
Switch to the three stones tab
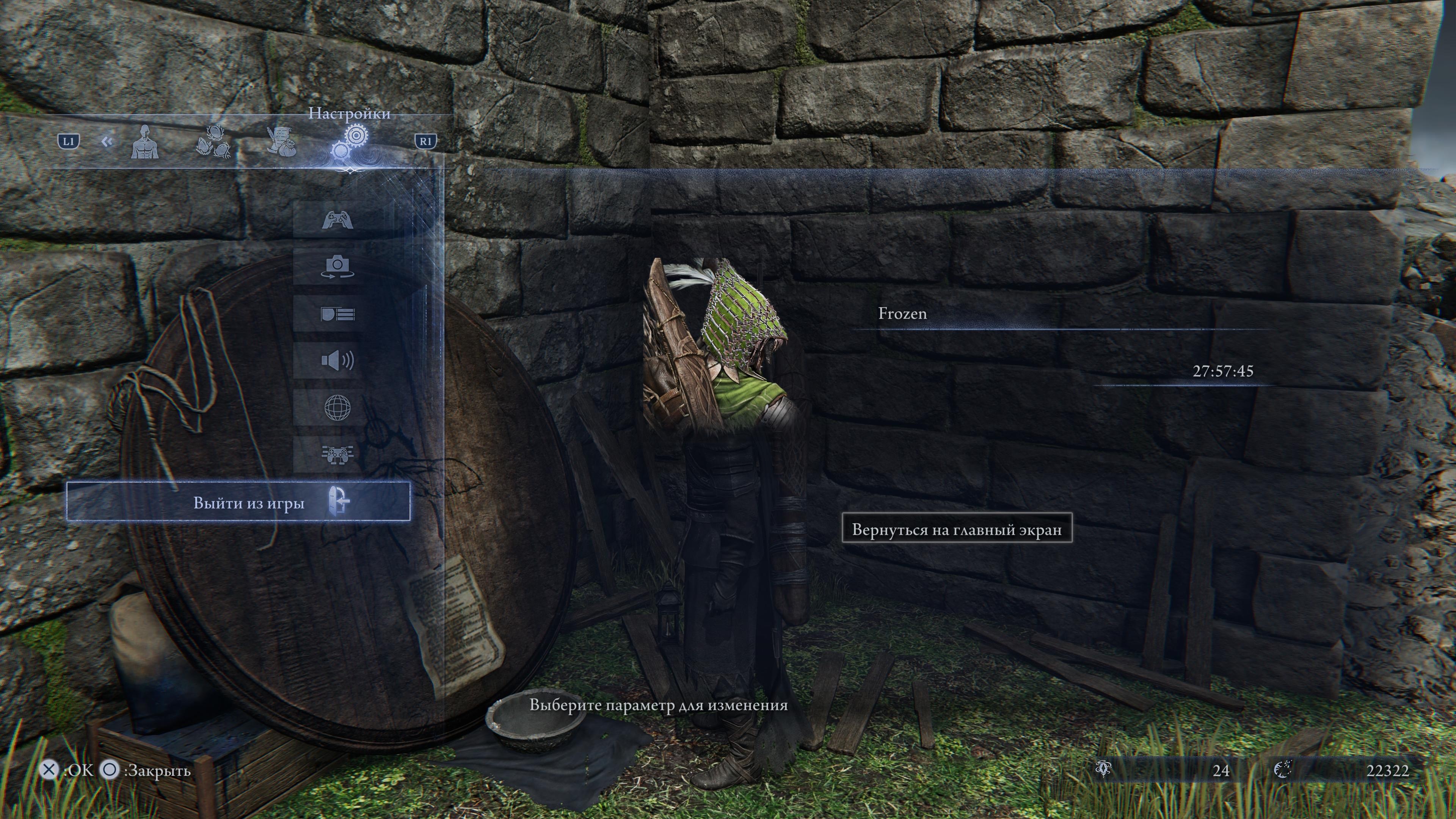(213, 143)
